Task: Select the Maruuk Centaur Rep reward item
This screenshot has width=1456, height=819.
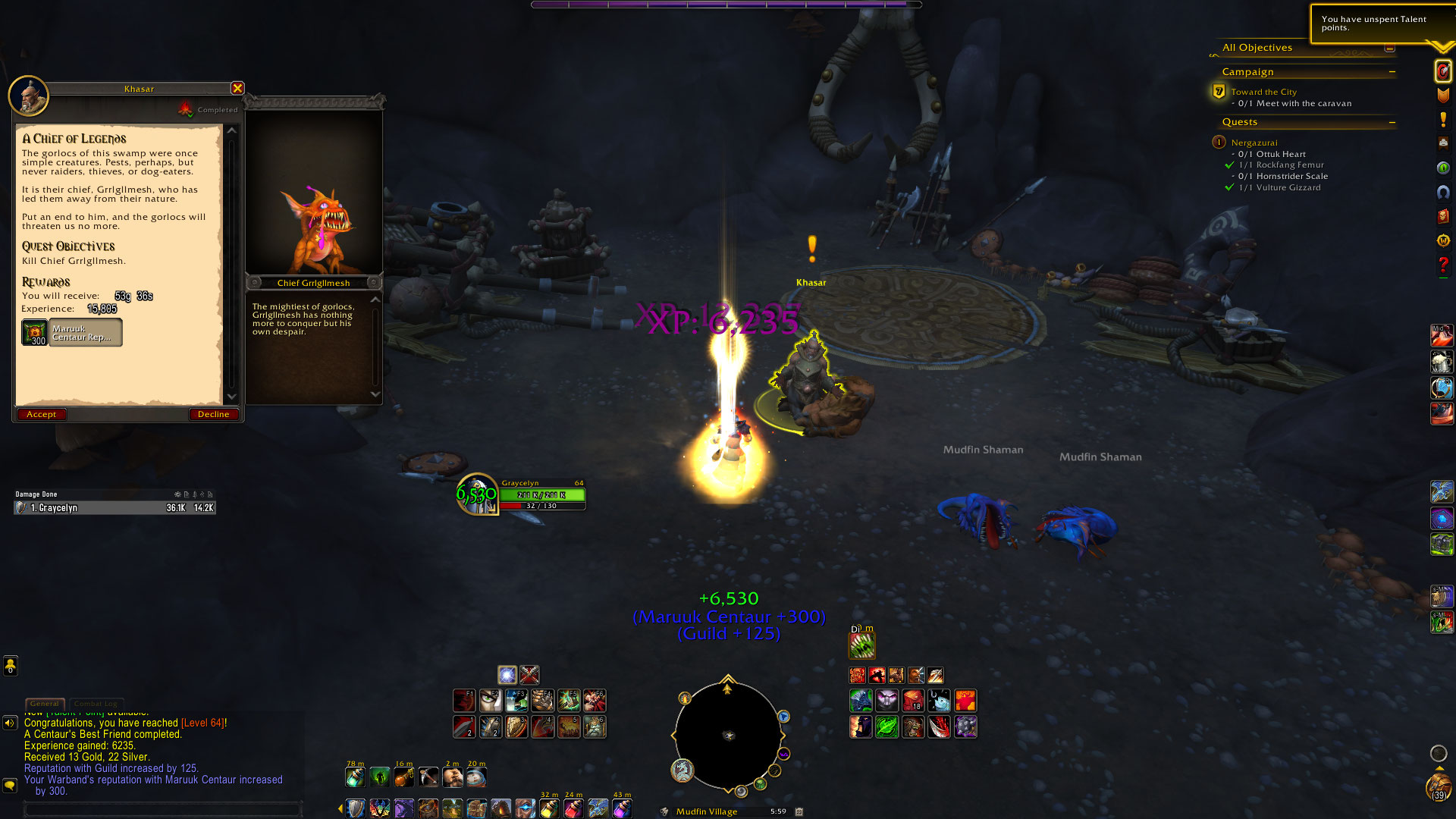Action: point(72,333)
